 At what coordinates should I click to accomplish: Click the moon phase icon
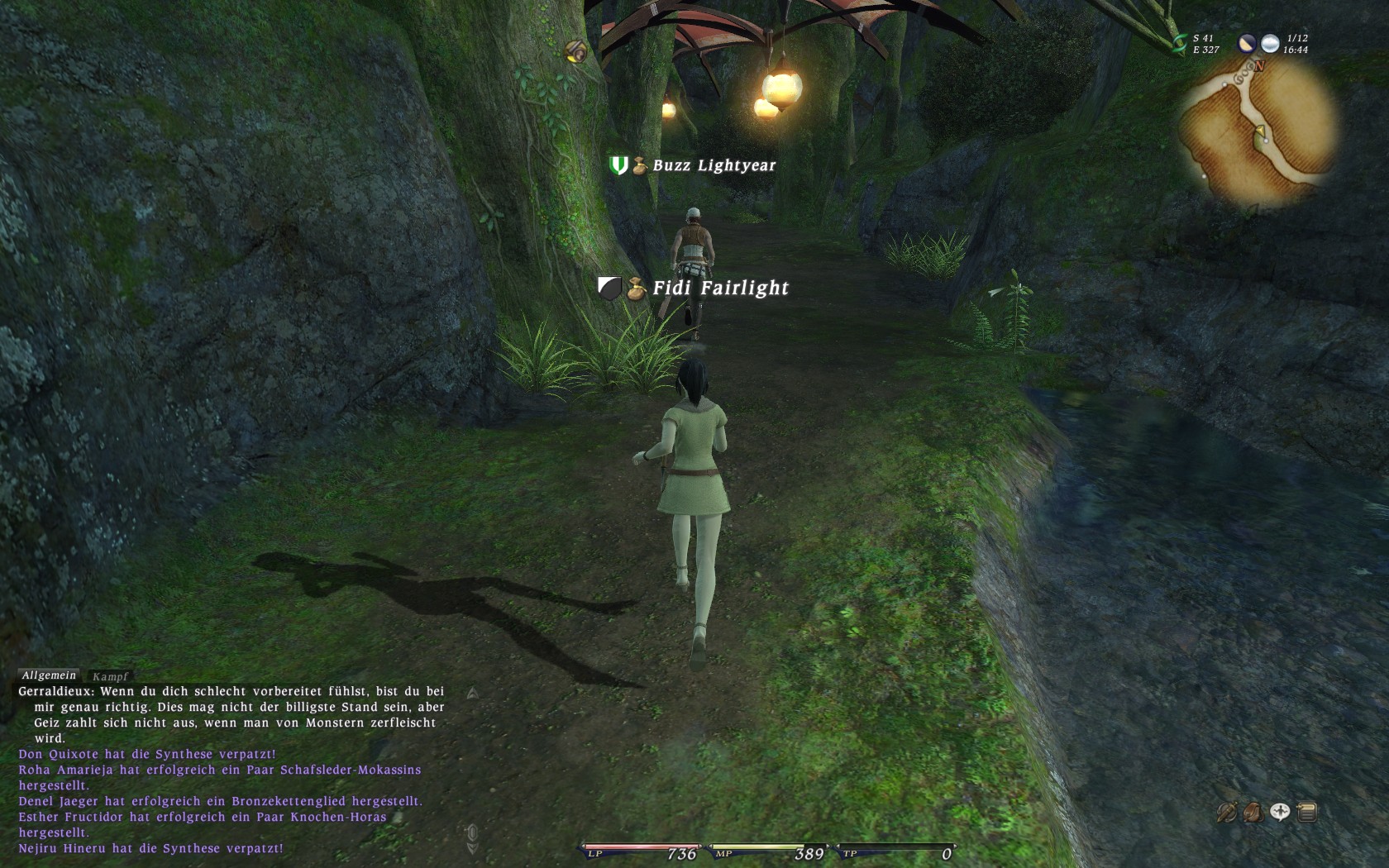point(1247,44)
